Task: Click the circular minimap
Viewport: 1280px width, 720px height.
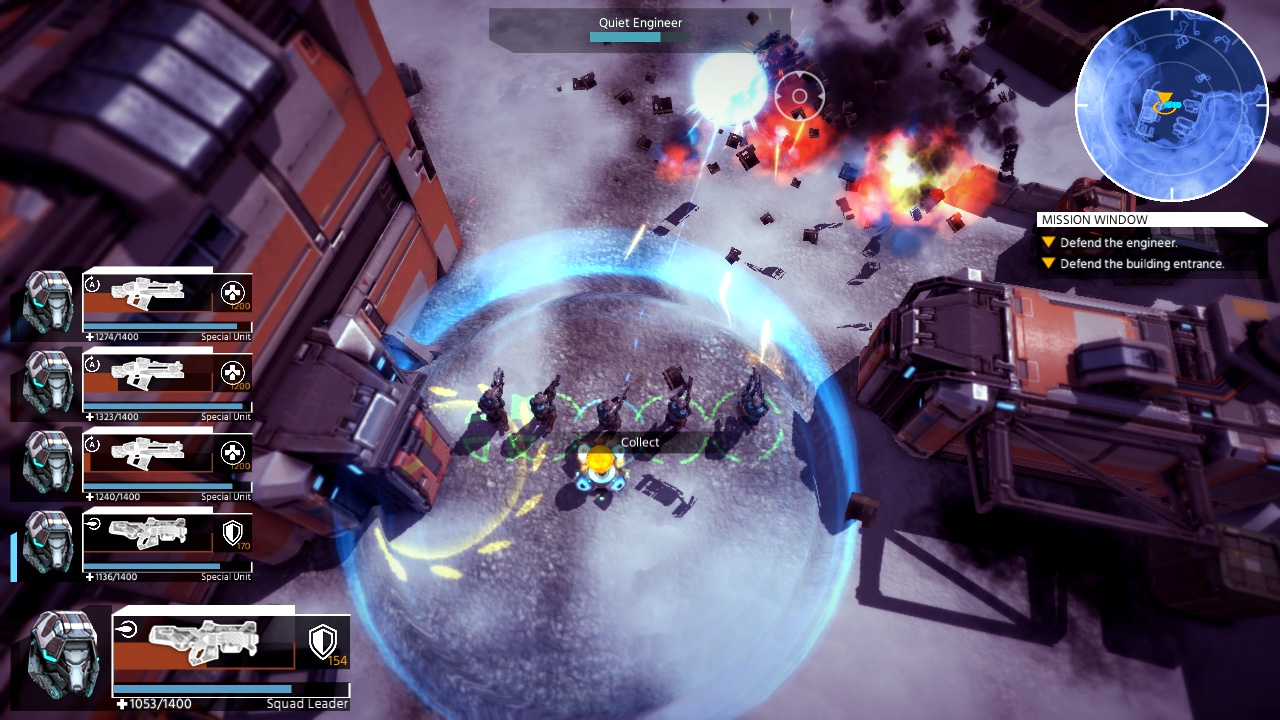Action: pyautogui.click(x=1171, y=106)
